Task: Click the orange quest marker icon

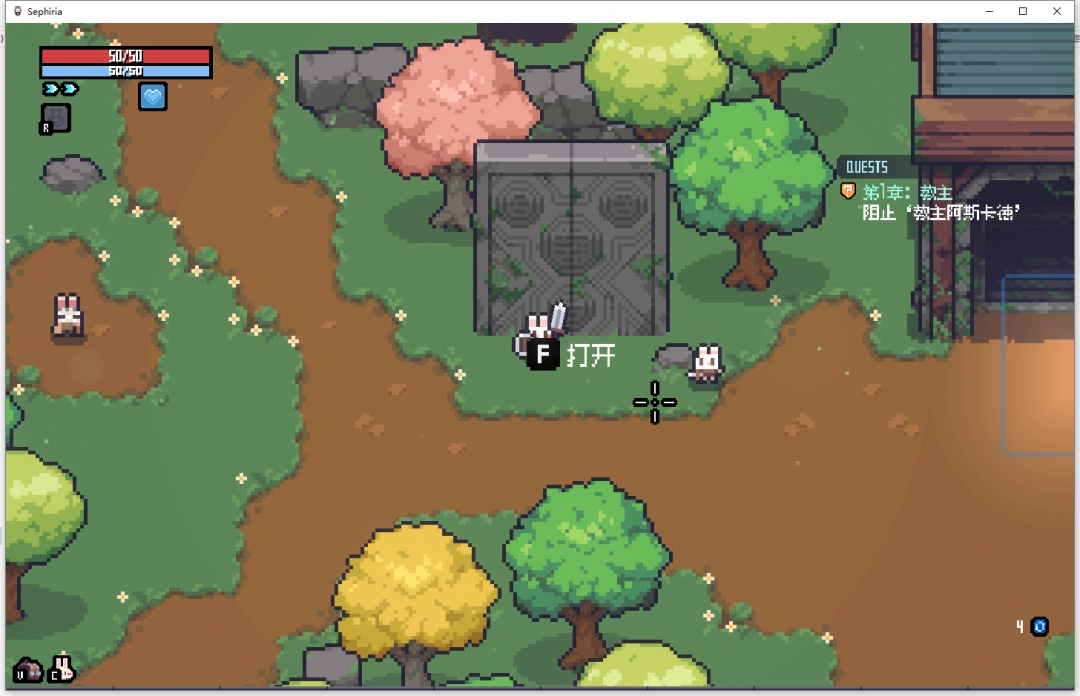Action: click(848, 190)
